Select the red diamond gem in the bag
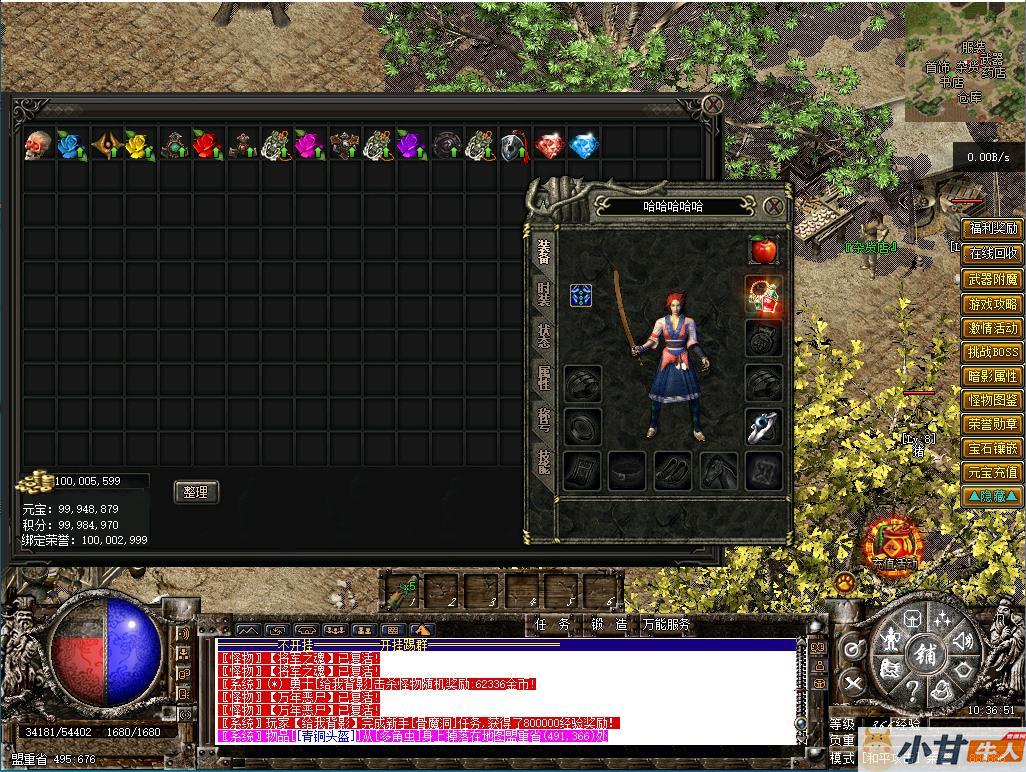 (x=549, y=145)
